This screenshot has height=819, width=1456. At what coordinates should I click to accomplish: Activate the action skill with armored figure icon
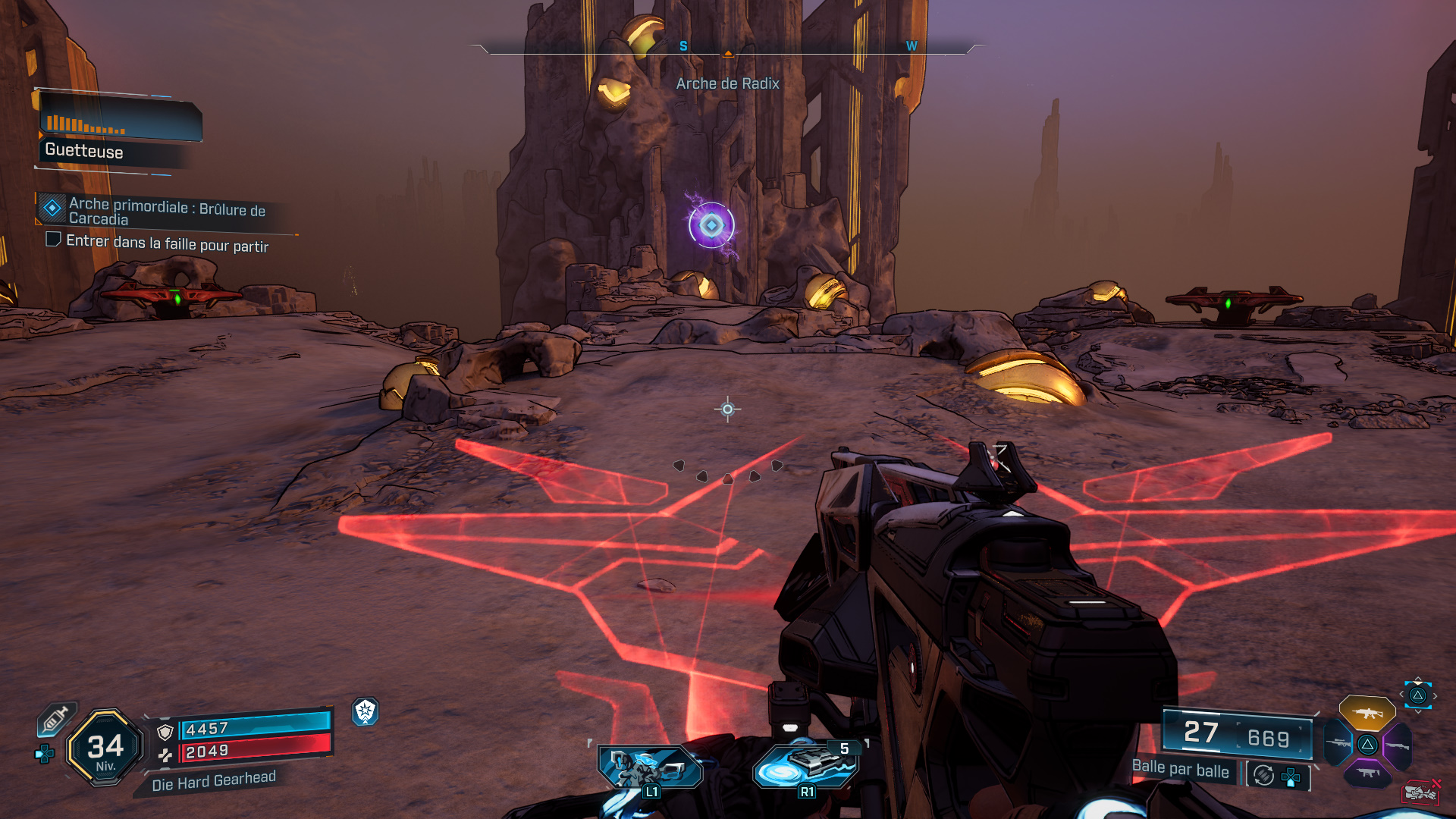coord(649,767)
